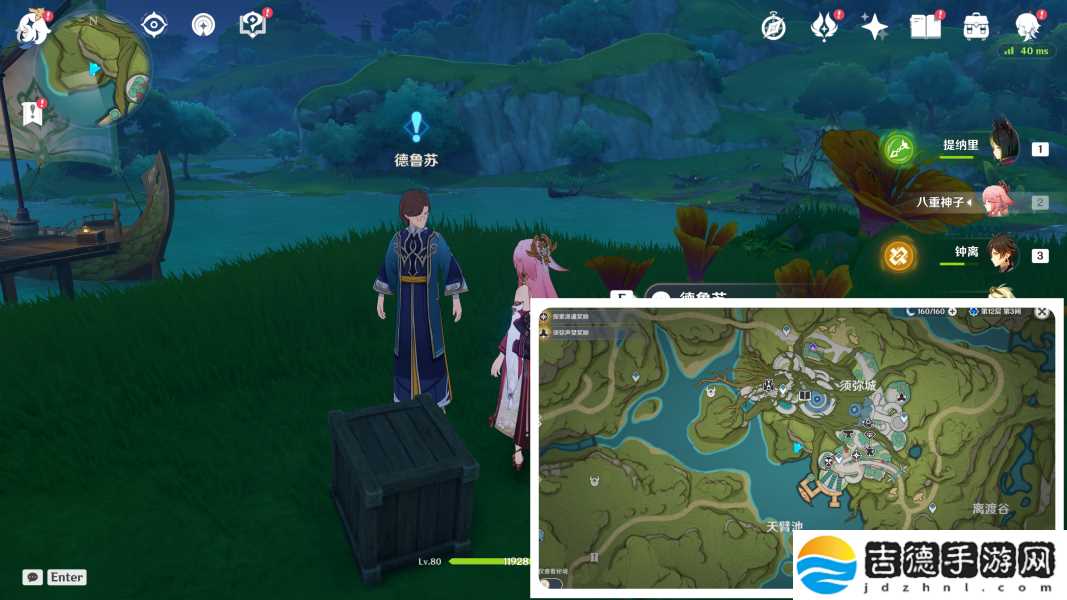1067x600 pixels.
Task: Close the inset map with the X
Action: click(1042, 312)
